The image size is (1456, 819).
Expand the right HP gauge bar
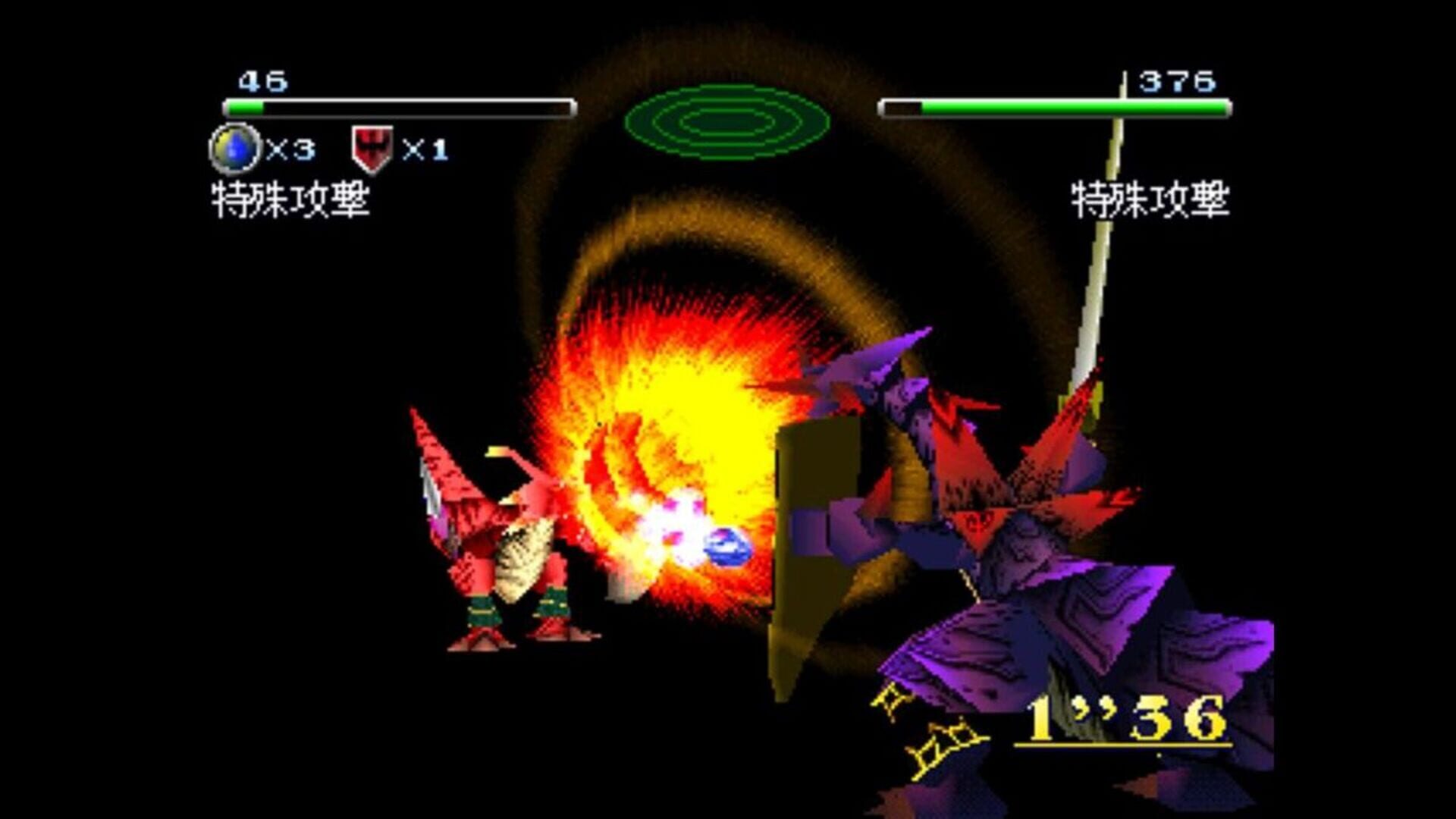click(x=1054, y=108)
